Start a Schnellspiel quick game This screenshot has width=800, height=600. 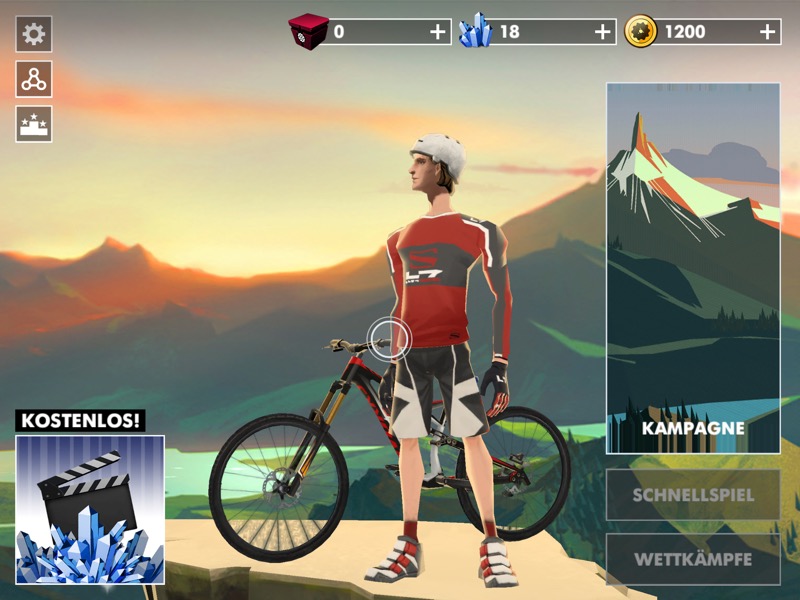(x=693, y=495)
